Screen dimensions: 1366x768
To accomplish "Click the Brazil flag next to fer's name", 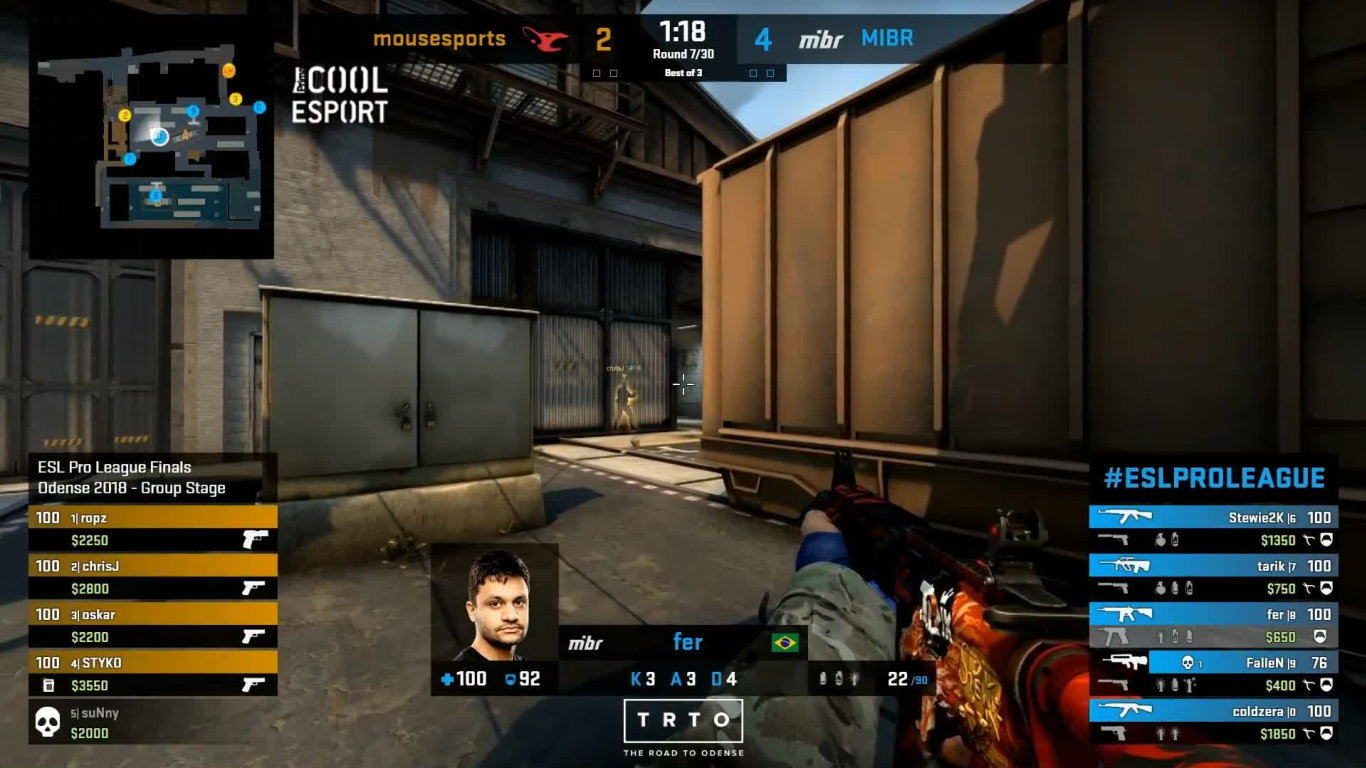I will [x=786, y=642].
